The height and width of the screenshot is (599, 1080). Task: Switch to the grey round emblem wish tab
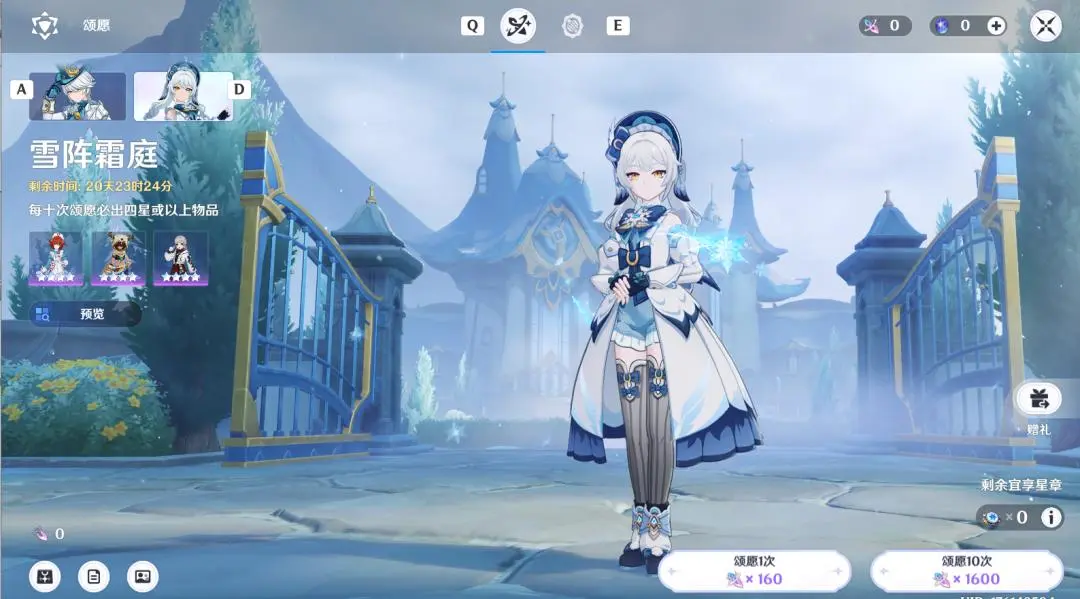click(x=572, y=26)
